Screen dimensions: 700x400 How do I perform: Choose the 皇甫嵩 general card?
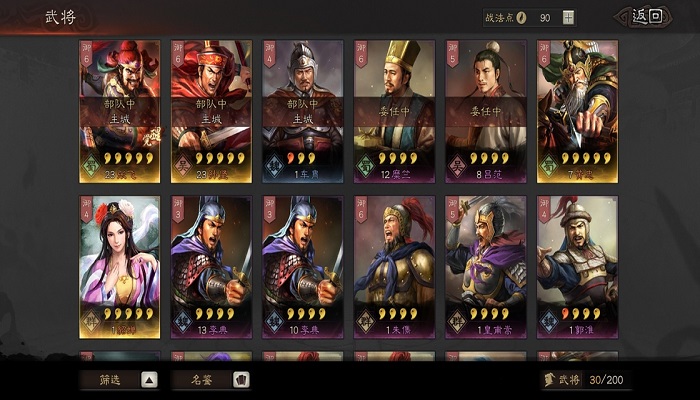point(485,266)
